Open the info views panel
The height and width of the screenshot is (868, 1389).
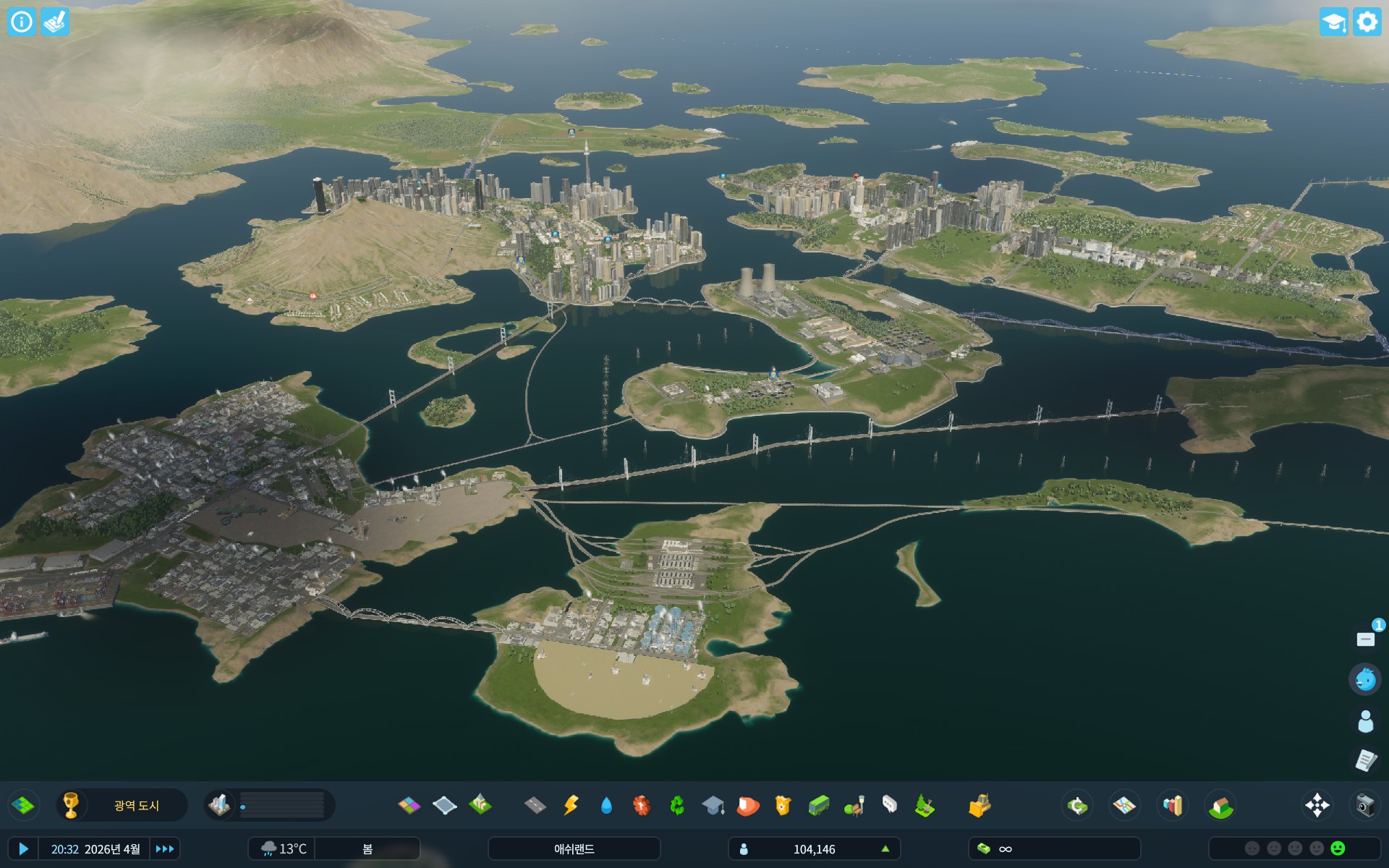(x=22, y=22)
